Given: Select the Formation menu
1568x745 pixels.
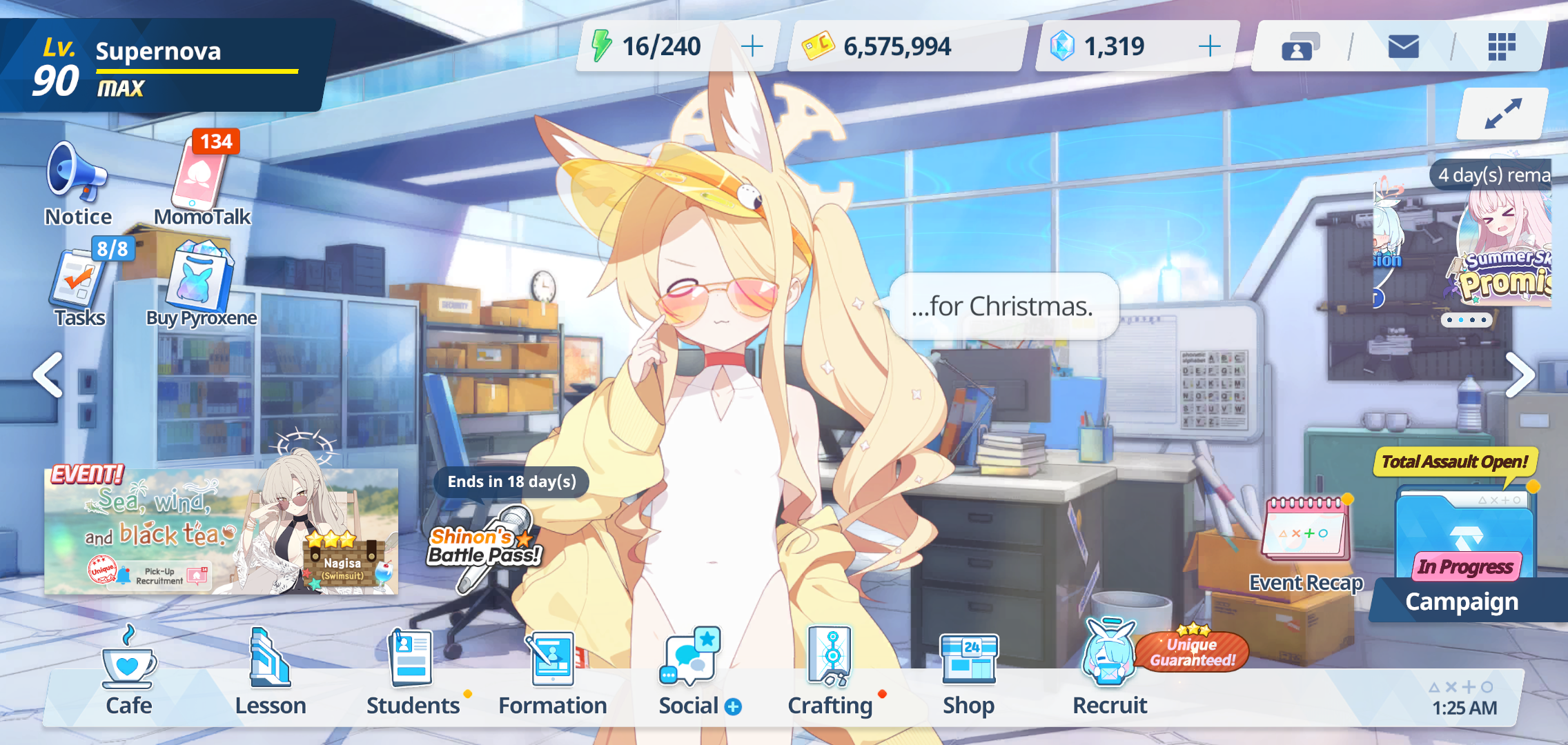Looking at the screenshot, I should click(553, 673).
